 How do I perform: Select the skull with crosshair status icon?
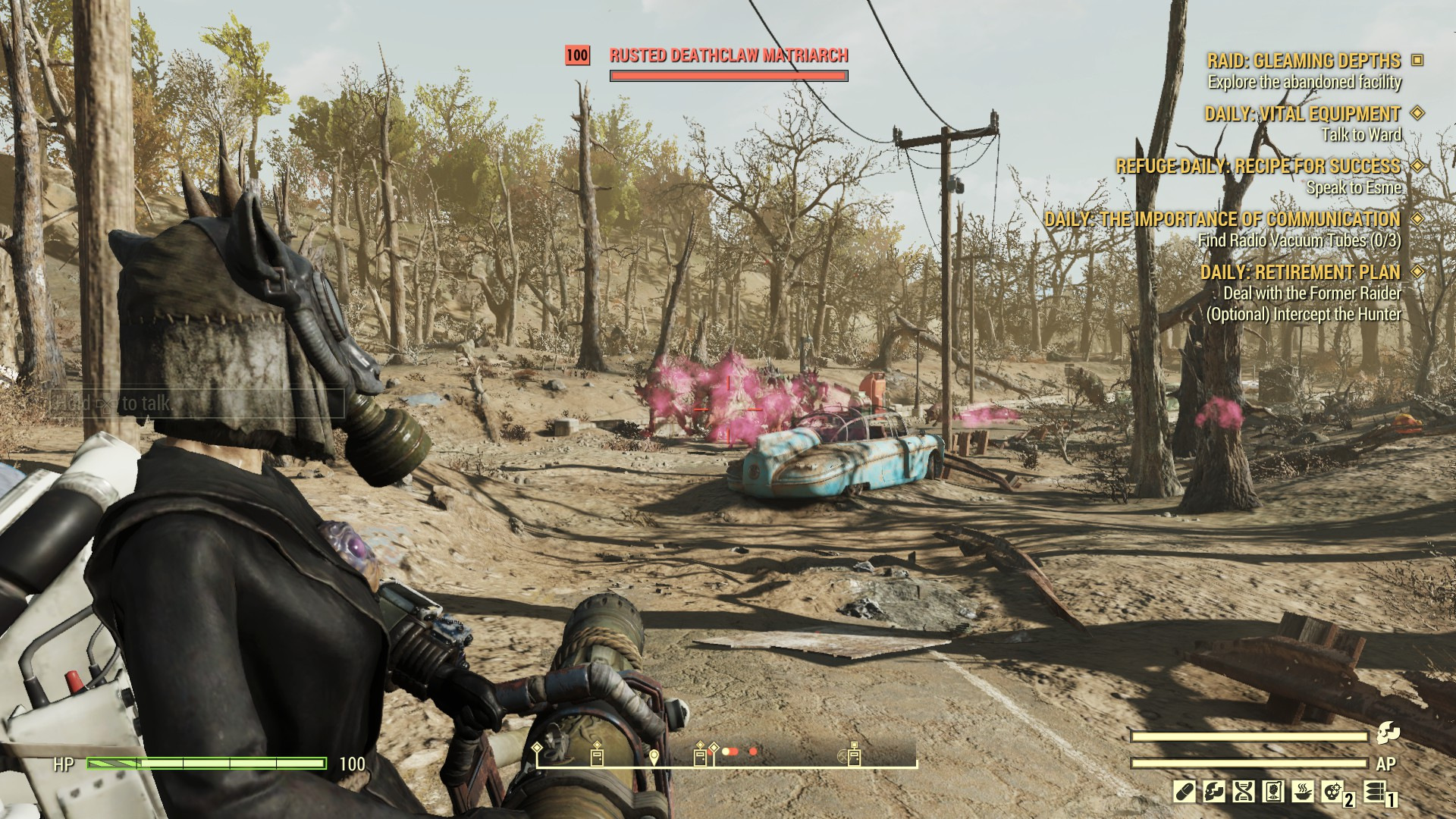click(x=1333, y=792)
